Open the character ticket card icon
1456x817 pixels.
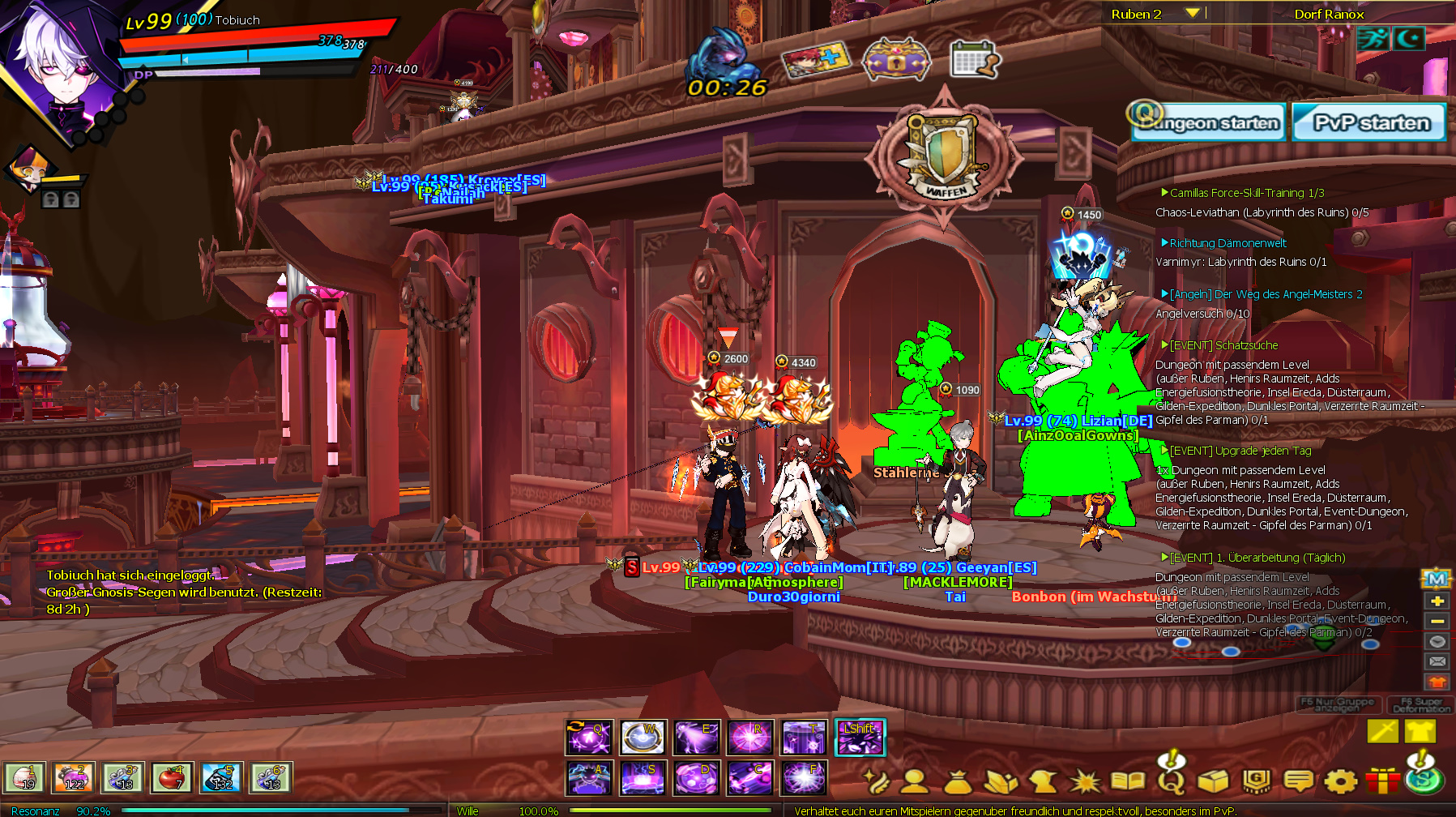816,59
